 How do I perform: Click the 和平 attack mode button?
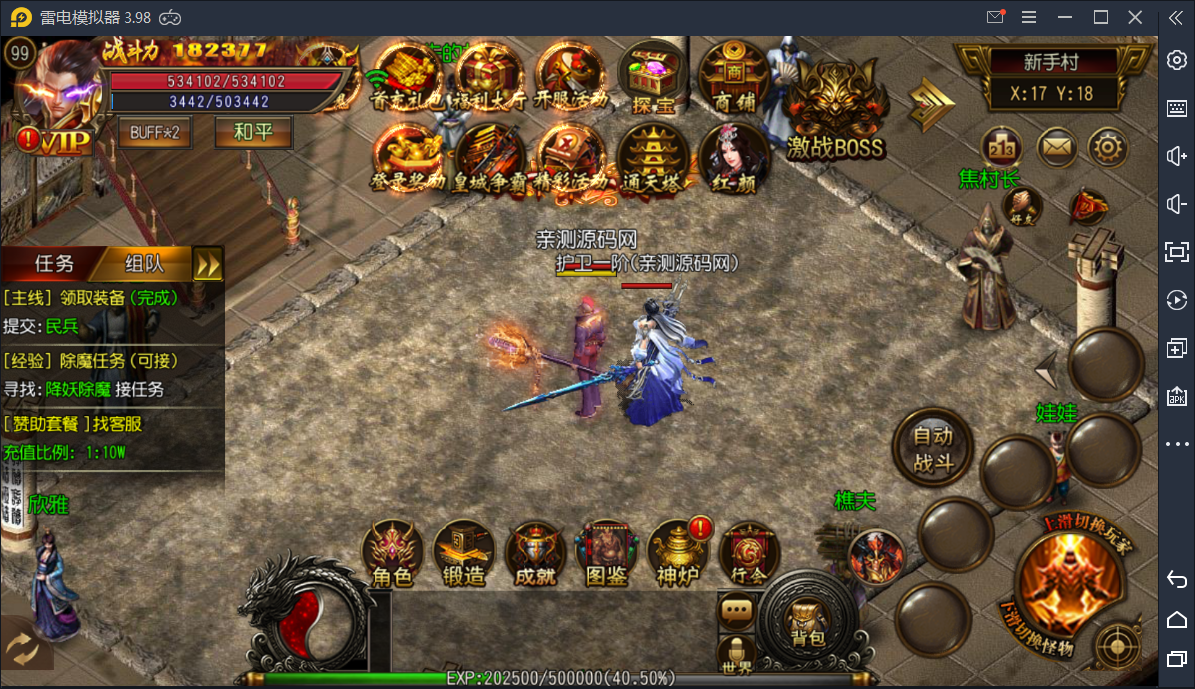pyautogui.click(x=253, y=132)
